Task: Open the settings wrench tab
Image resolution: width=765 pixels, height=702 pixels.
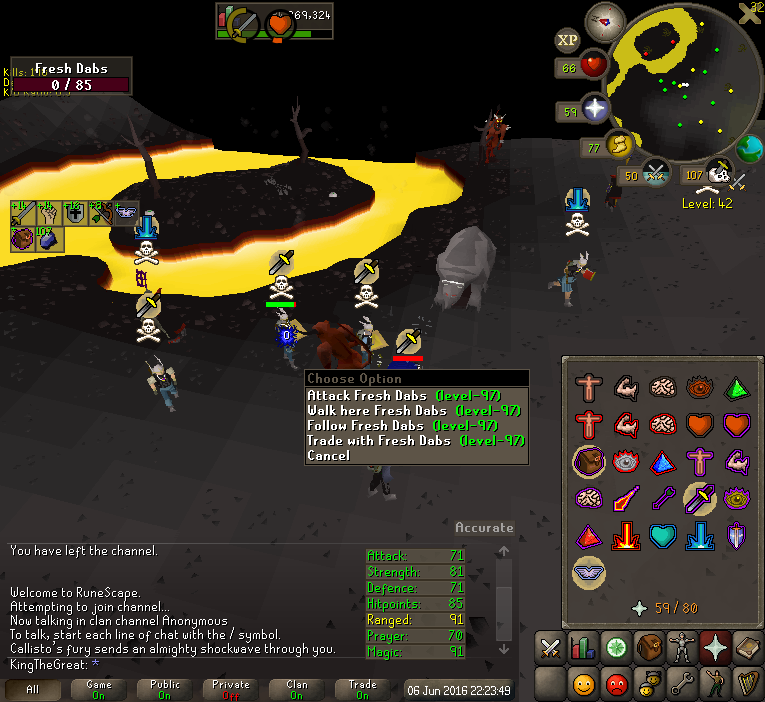Action: coord(683,685)
